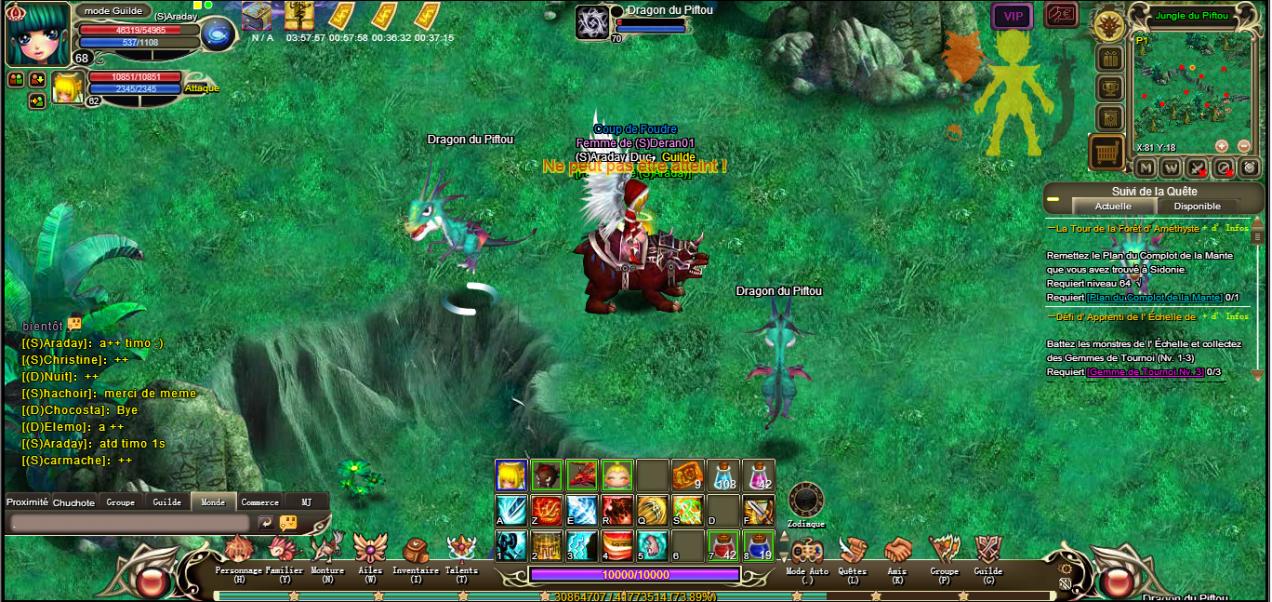The image size is (1272, 602).
Task: Click the Zodiaque wheel icon
Action: (x=806, y=499)
